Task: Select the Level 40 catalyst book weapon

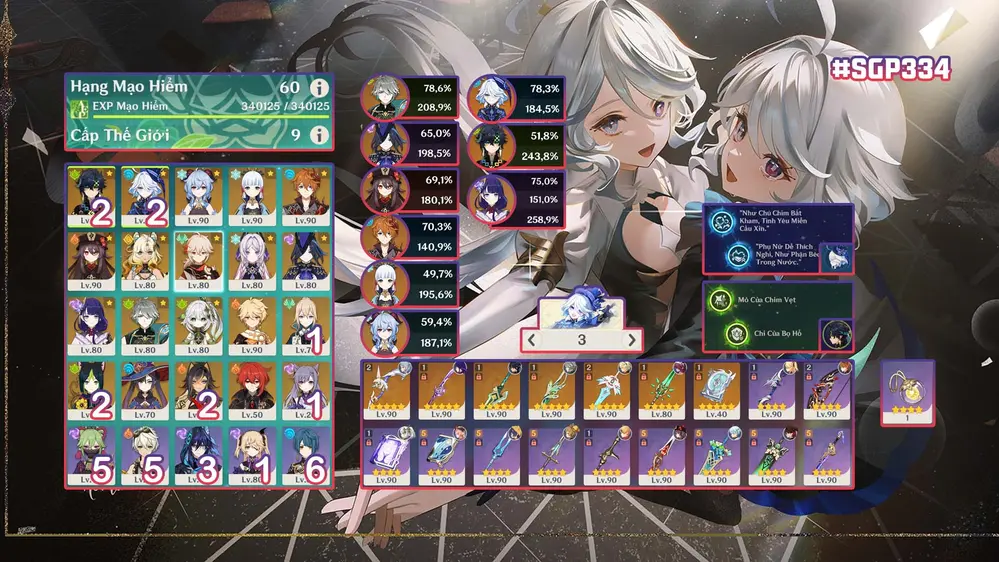Action: tap(715, 391)
